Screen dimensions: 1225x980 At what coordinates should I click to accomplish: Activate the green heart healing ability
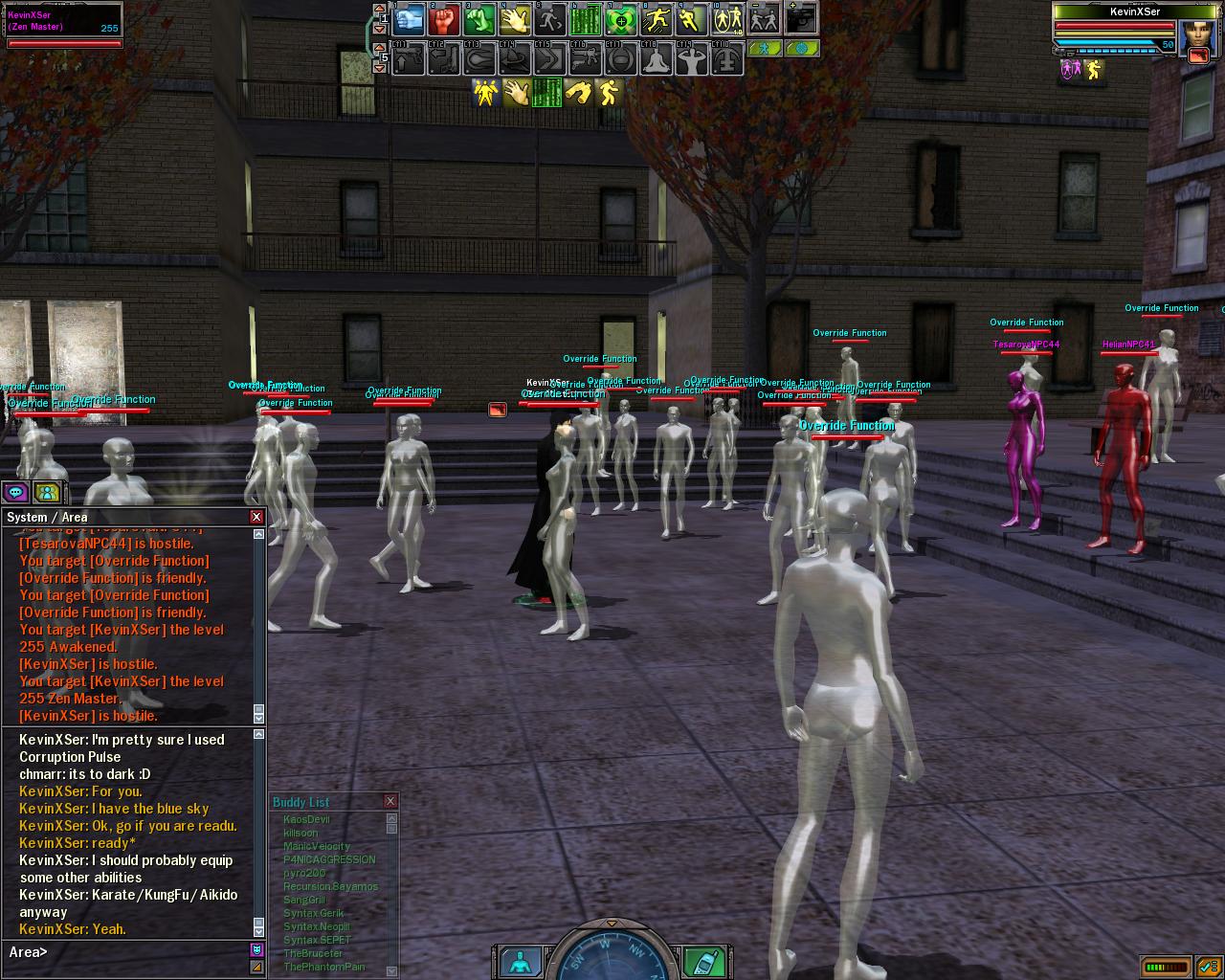point(621,19)
